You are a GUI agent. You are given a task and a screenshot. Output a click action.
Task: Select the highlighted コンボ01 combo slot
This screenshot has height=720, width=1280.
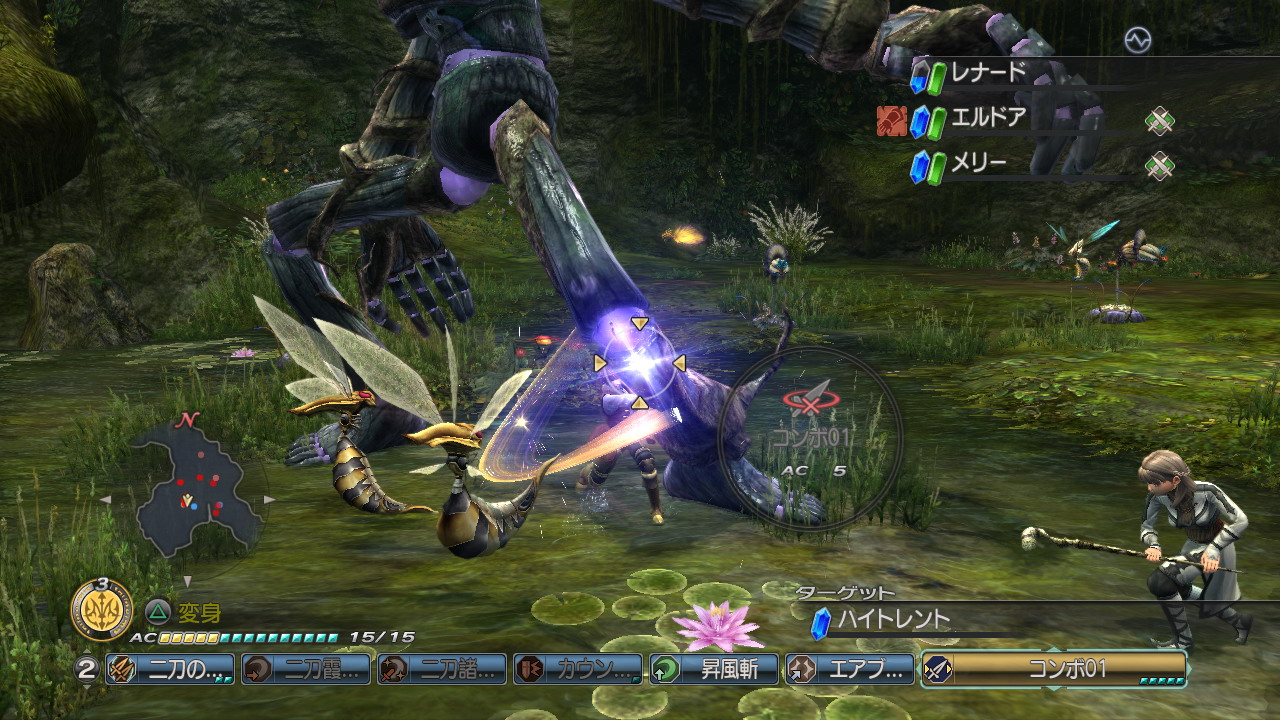pos(1054,669)
